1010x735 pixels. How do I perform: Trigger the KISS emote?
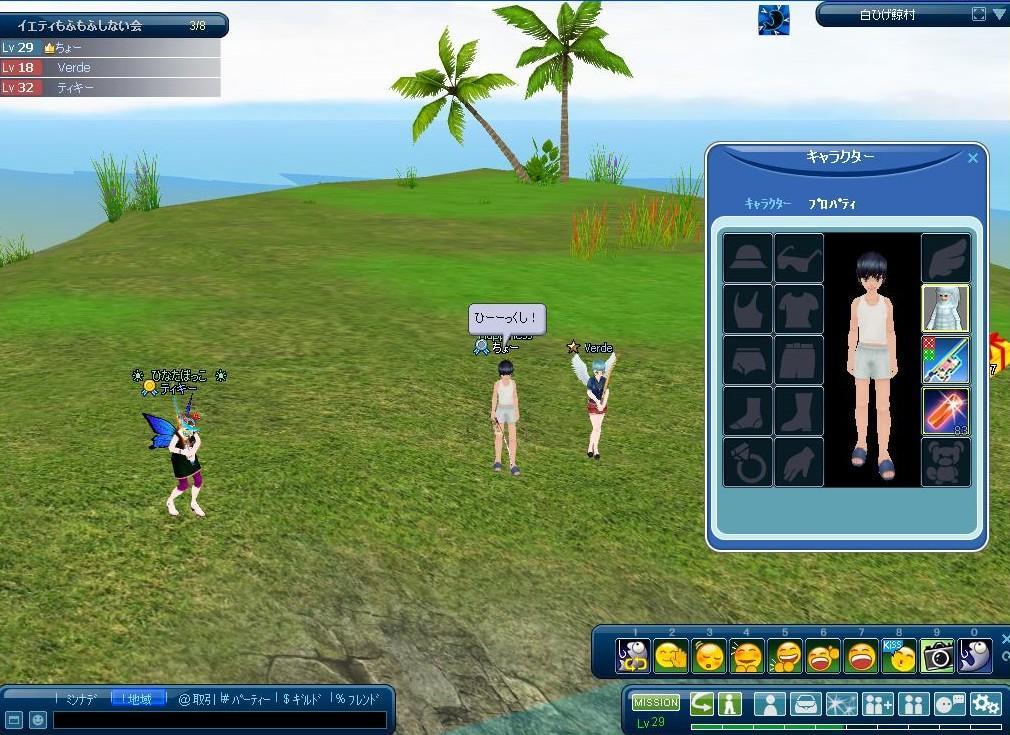tap(899, 656)
